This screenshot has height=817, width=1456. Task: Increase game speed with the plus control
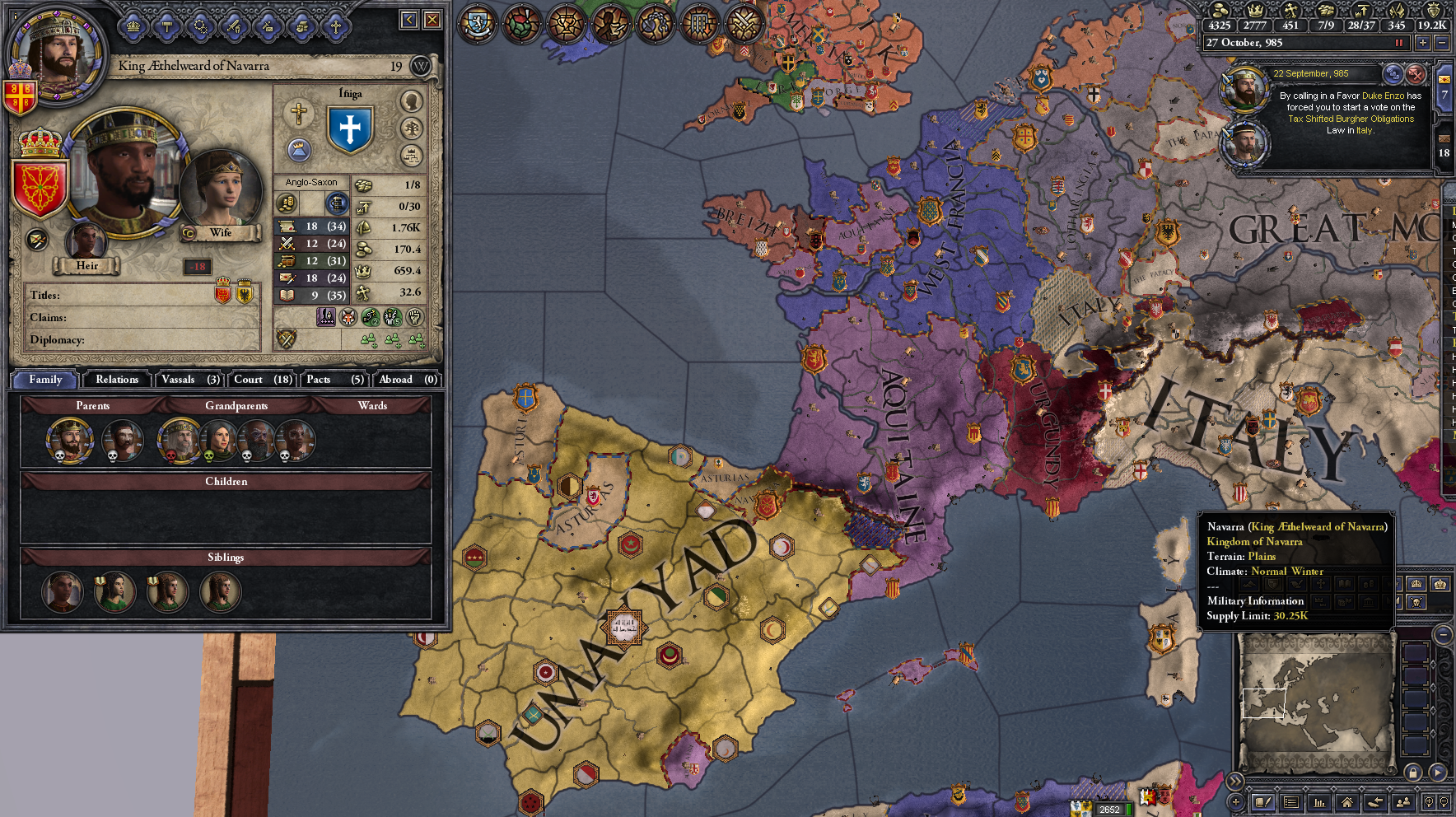[1423, 43]
